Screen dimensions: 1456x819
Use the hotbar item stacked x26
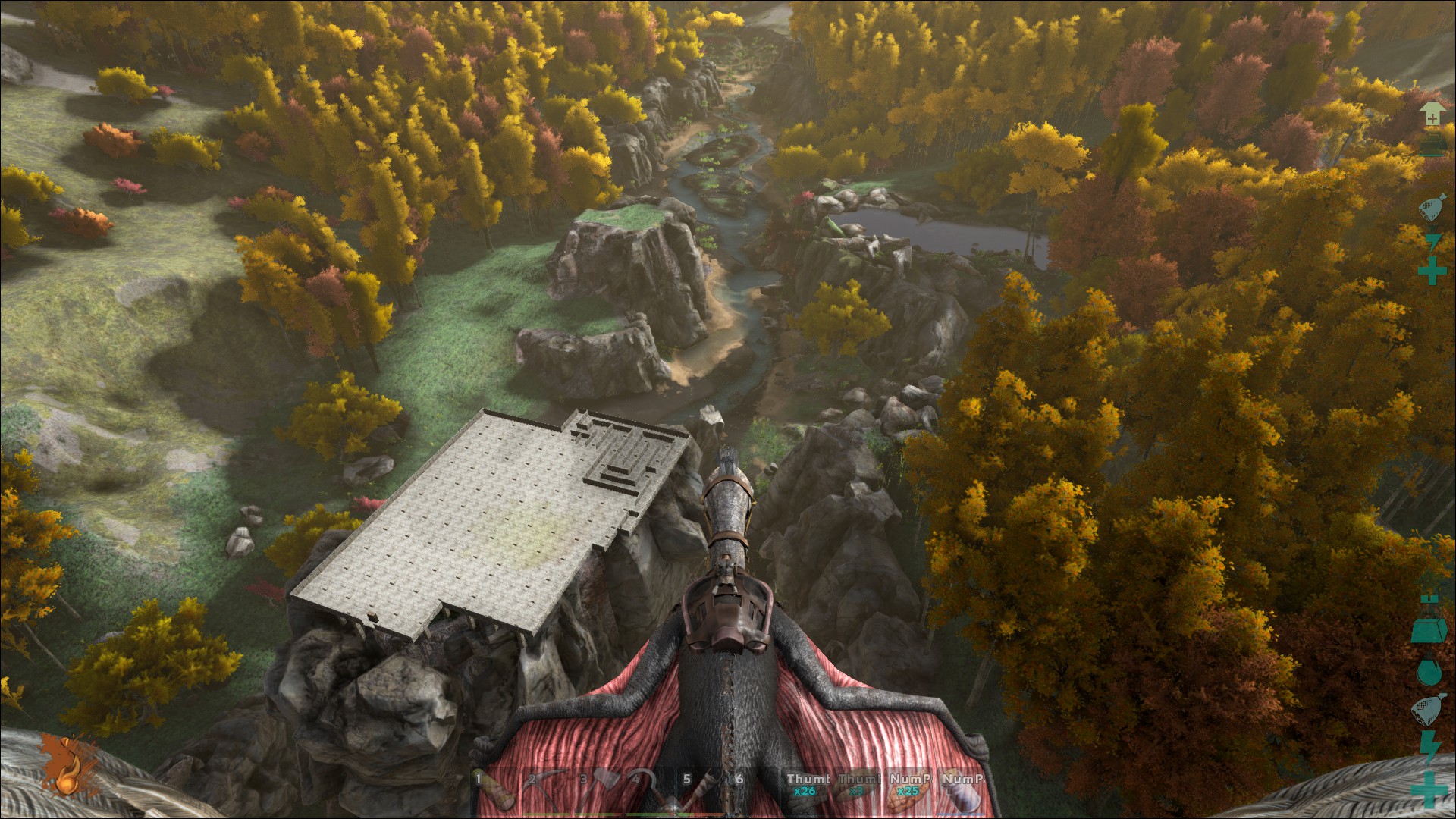(806, 790)
